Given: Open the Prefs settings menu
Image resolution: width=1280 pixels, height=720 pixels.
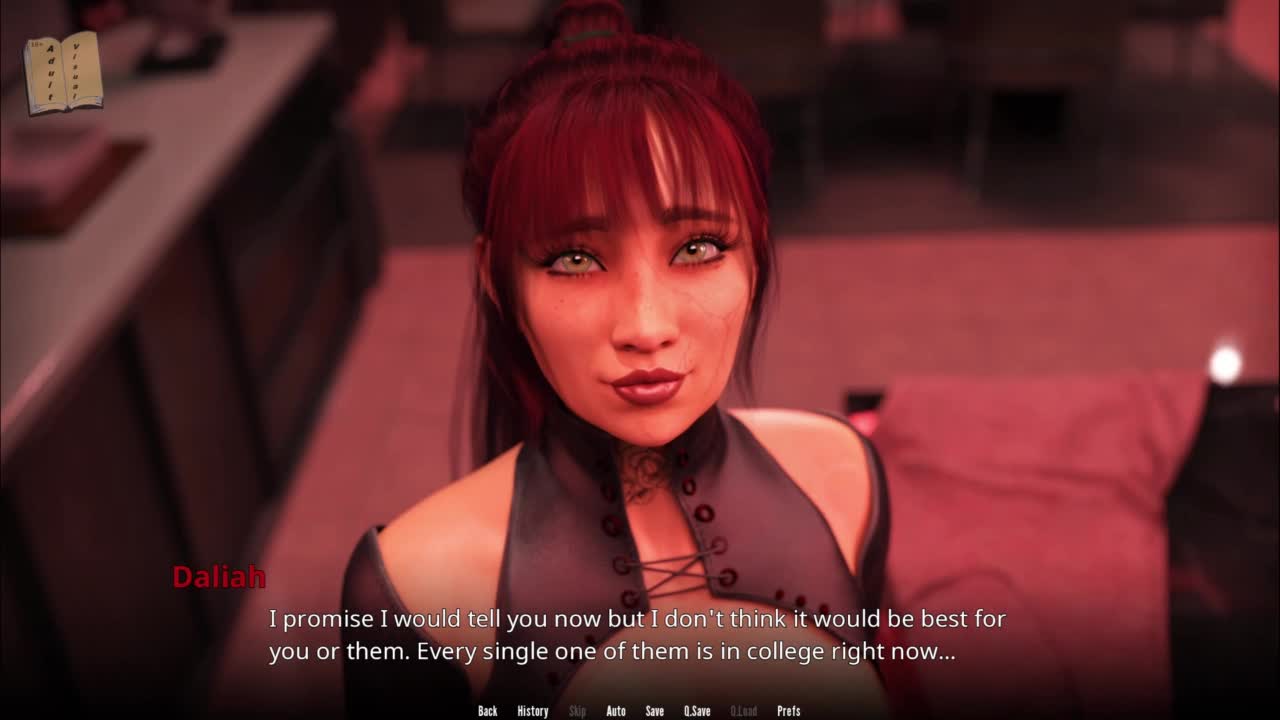Looking at the screenshot, I should coord(788,711).
